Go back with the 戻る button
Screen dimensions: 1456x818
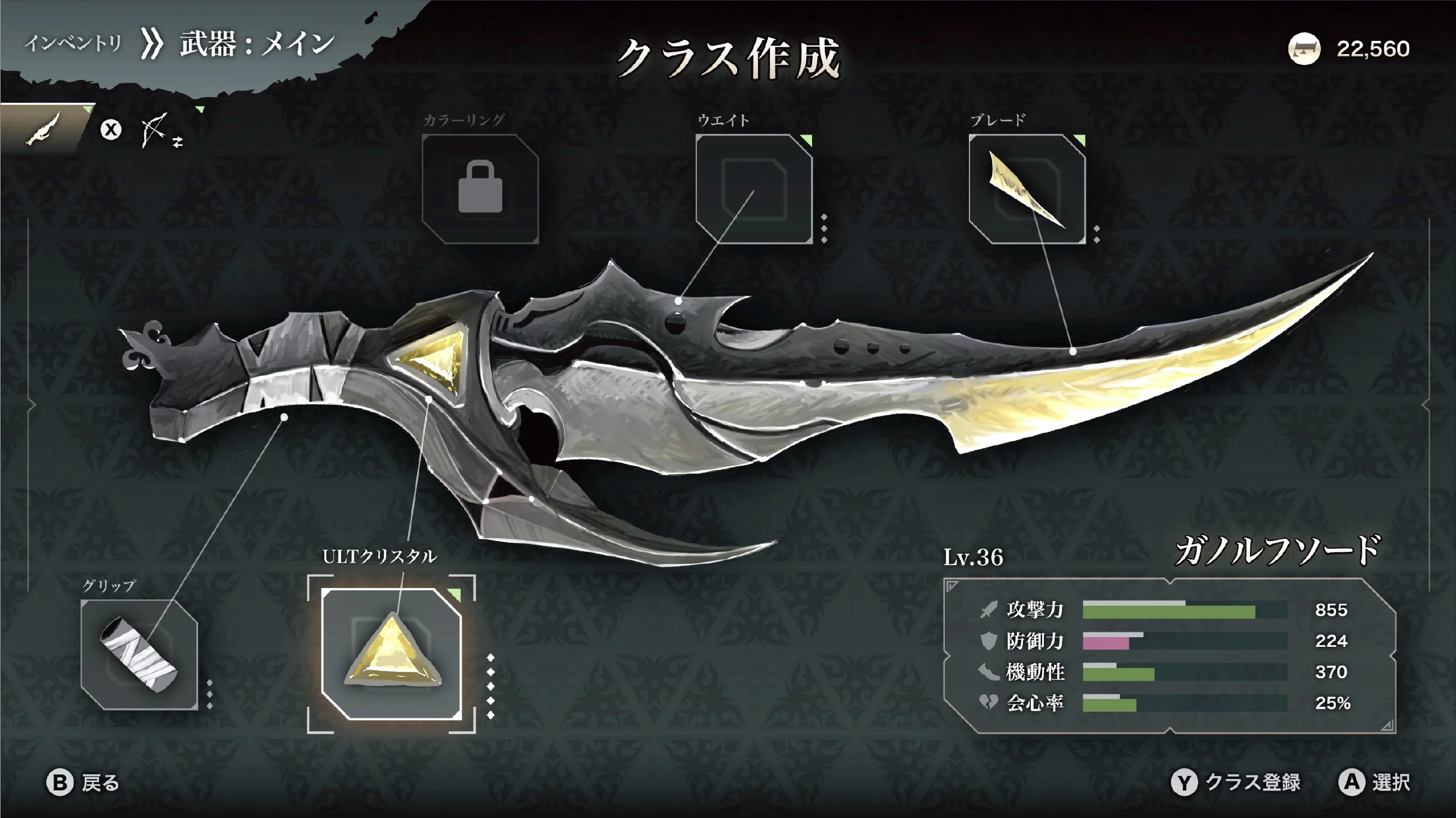pyautogui.click(x=84, y=783)
